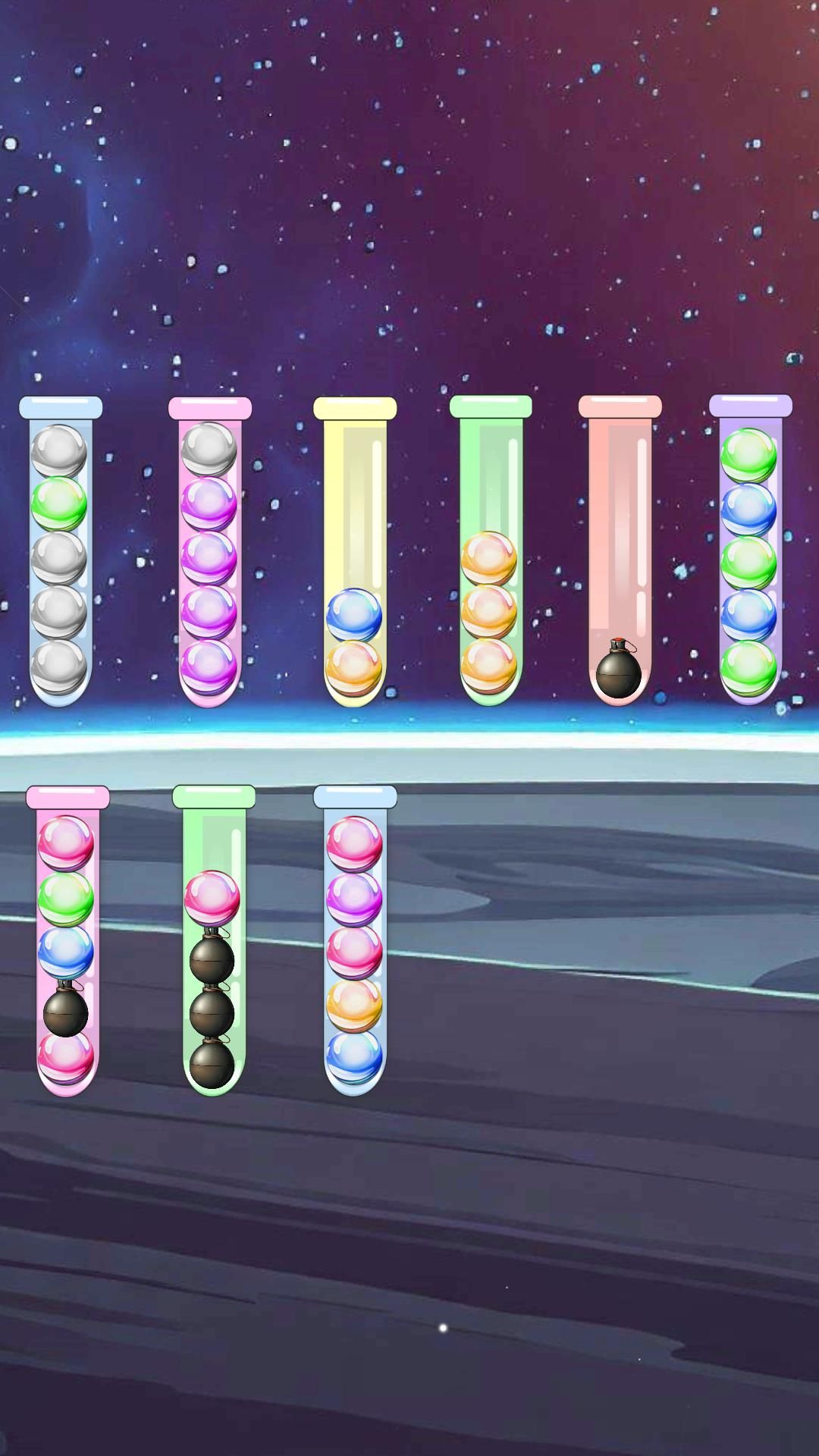Screen dimensions: 819x1456
Task: Select the tube with three orange balls
Action: point(490,554)
